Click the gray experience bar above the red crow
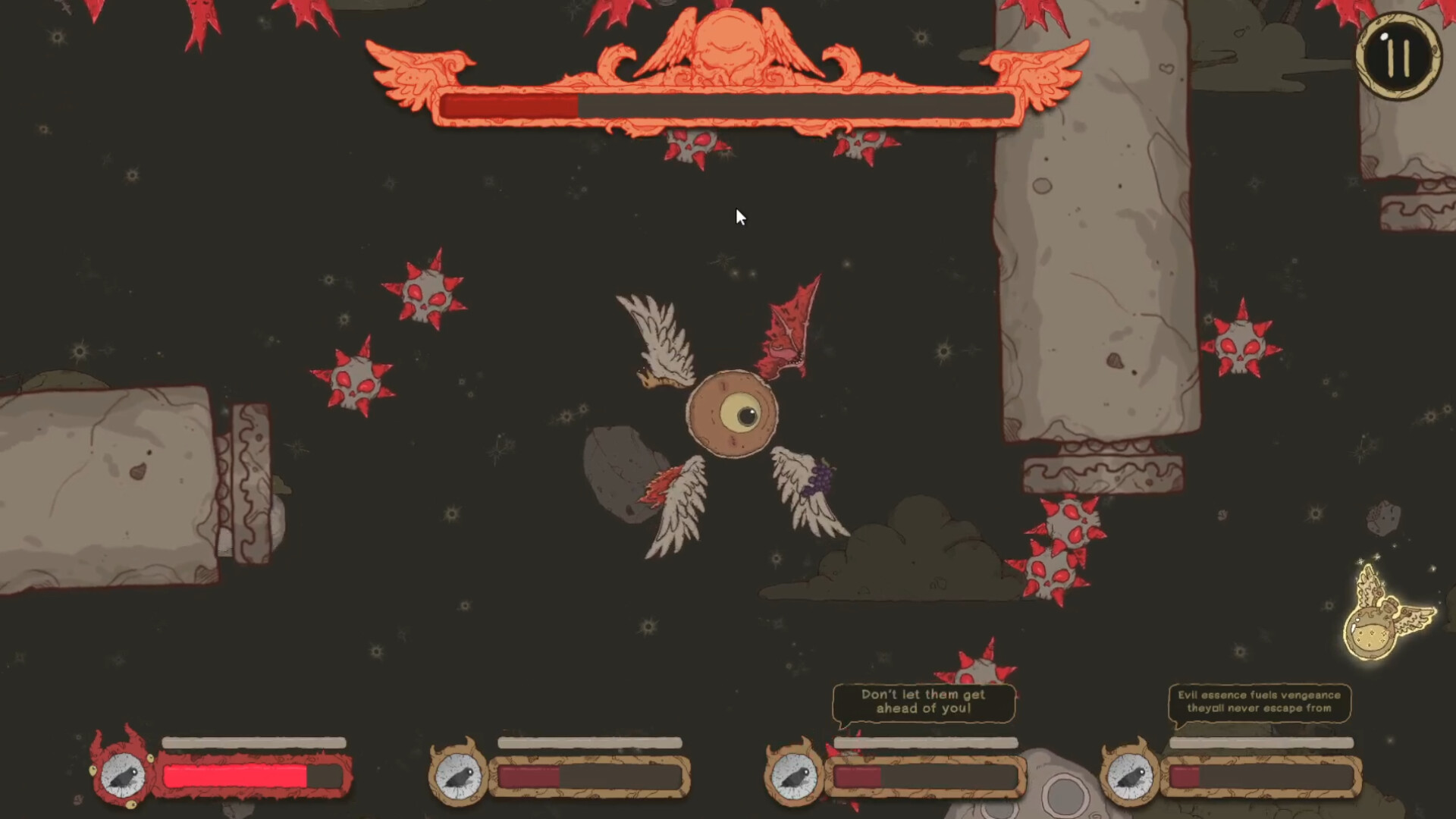The image size is (1456, 819). point(254,742)
